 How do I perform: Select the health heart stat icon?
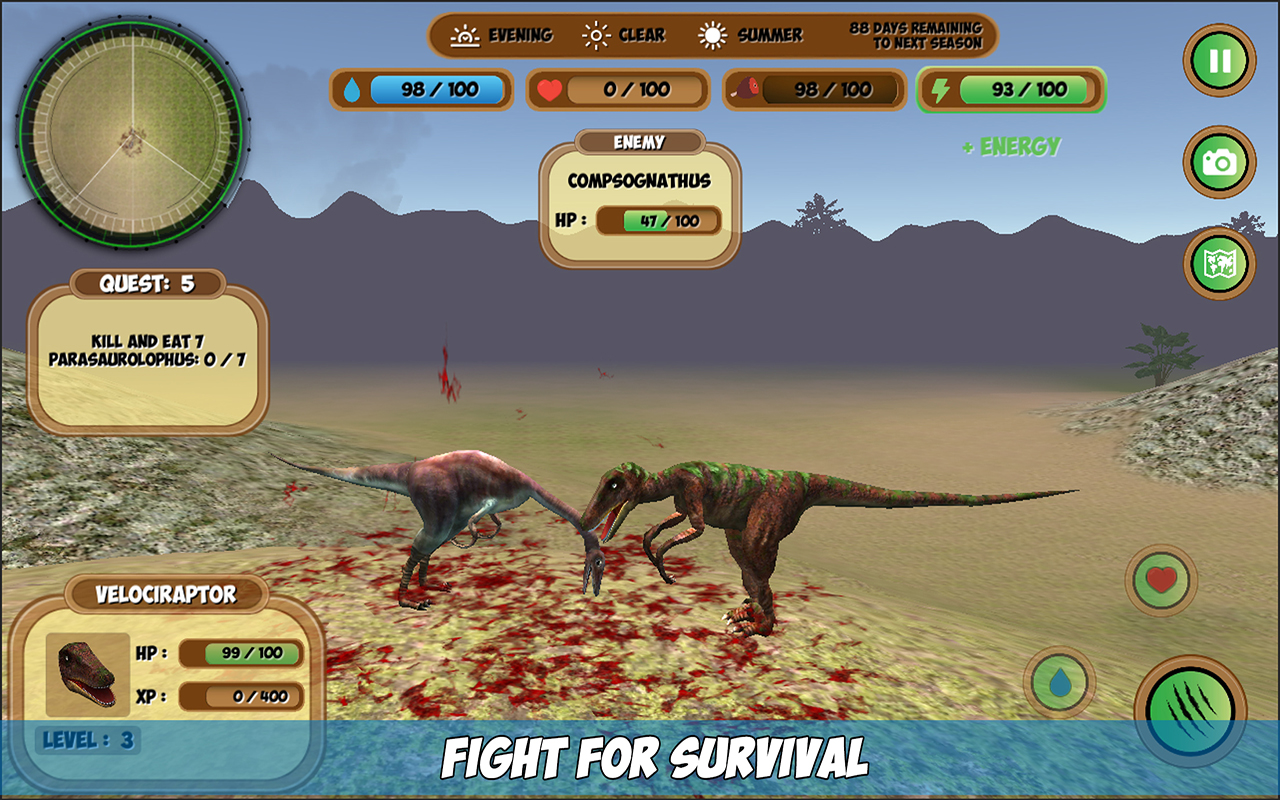pos(550,89)
